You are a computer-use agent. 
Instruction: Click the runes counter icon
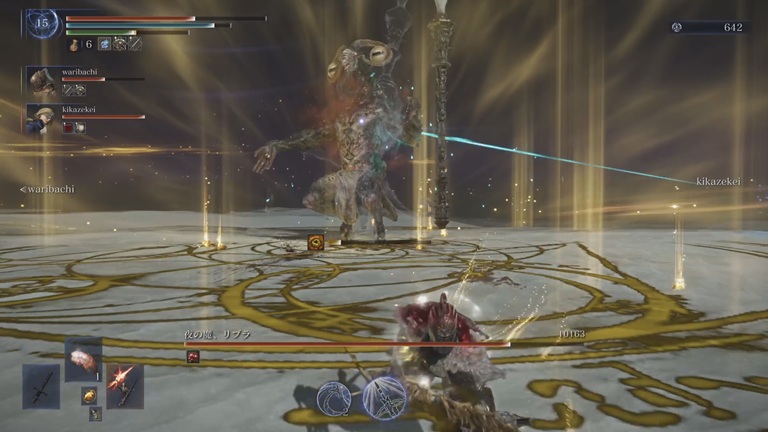tap(676, 27)
